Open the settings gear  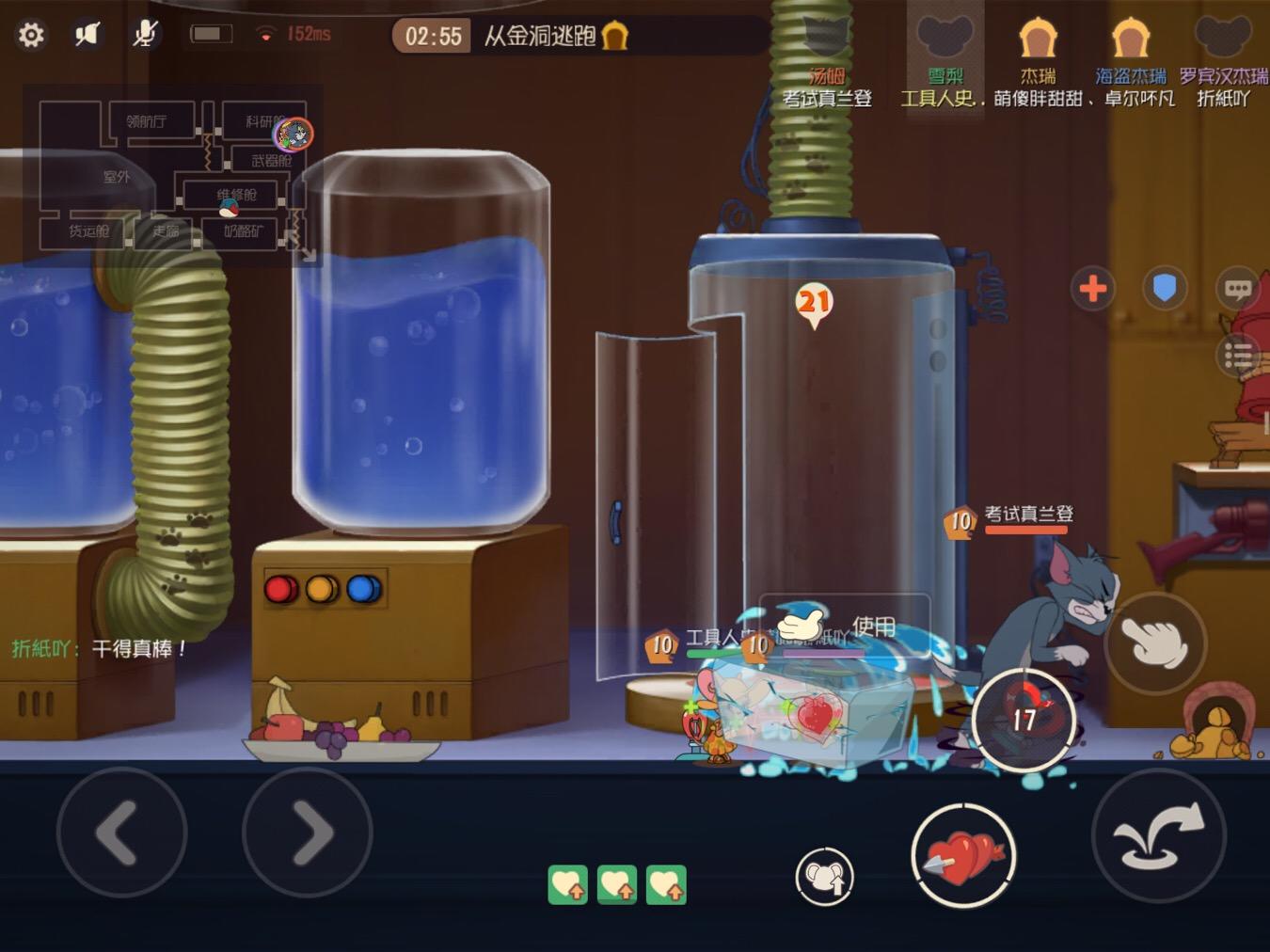[31, 34]
